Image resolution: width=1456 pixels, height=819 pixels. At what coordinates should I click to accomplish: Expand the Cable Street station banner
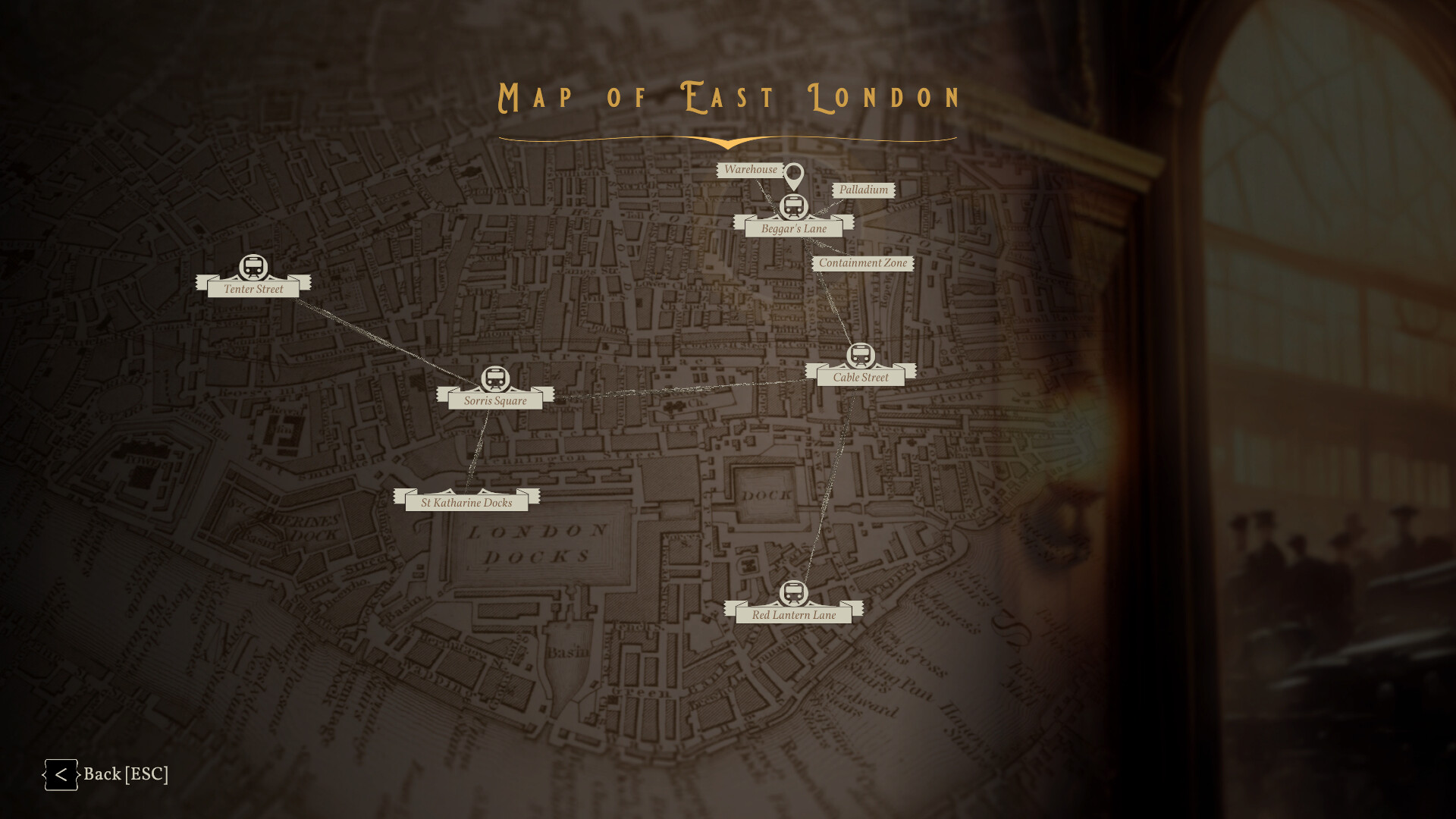pyautogui.click(x=860, y=377)
